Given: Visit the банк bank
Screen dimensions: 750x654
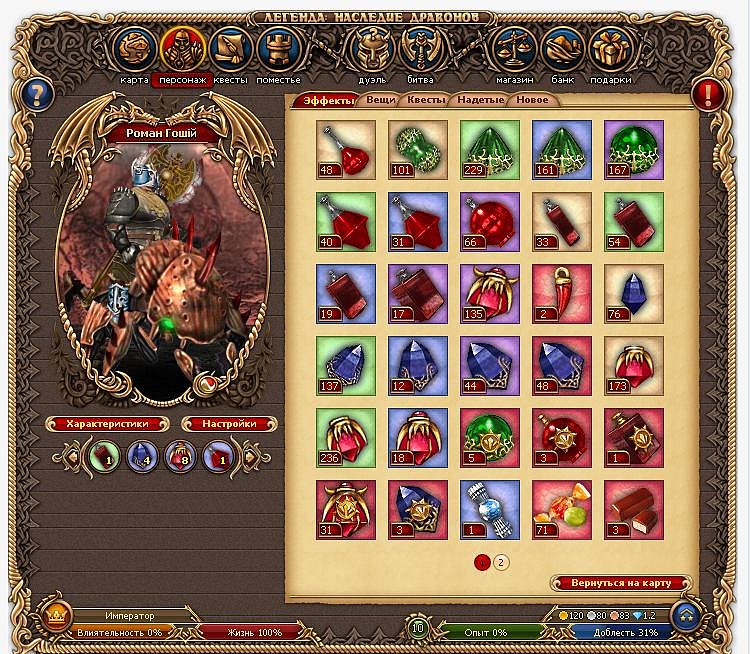Looking at the screenshot, I should (x=562, y=49).
